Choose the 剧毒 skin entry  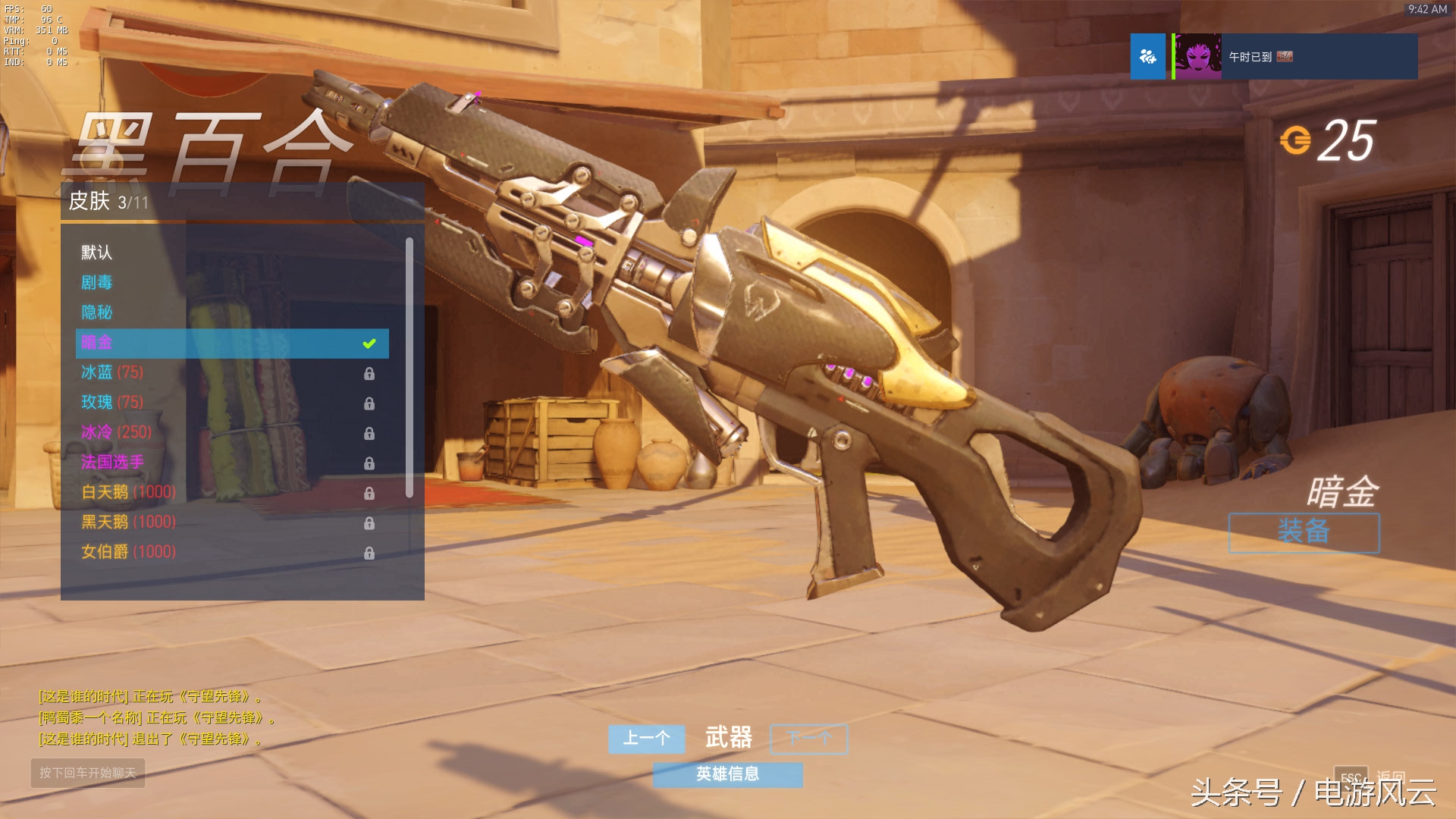click(x=97, y=283)
